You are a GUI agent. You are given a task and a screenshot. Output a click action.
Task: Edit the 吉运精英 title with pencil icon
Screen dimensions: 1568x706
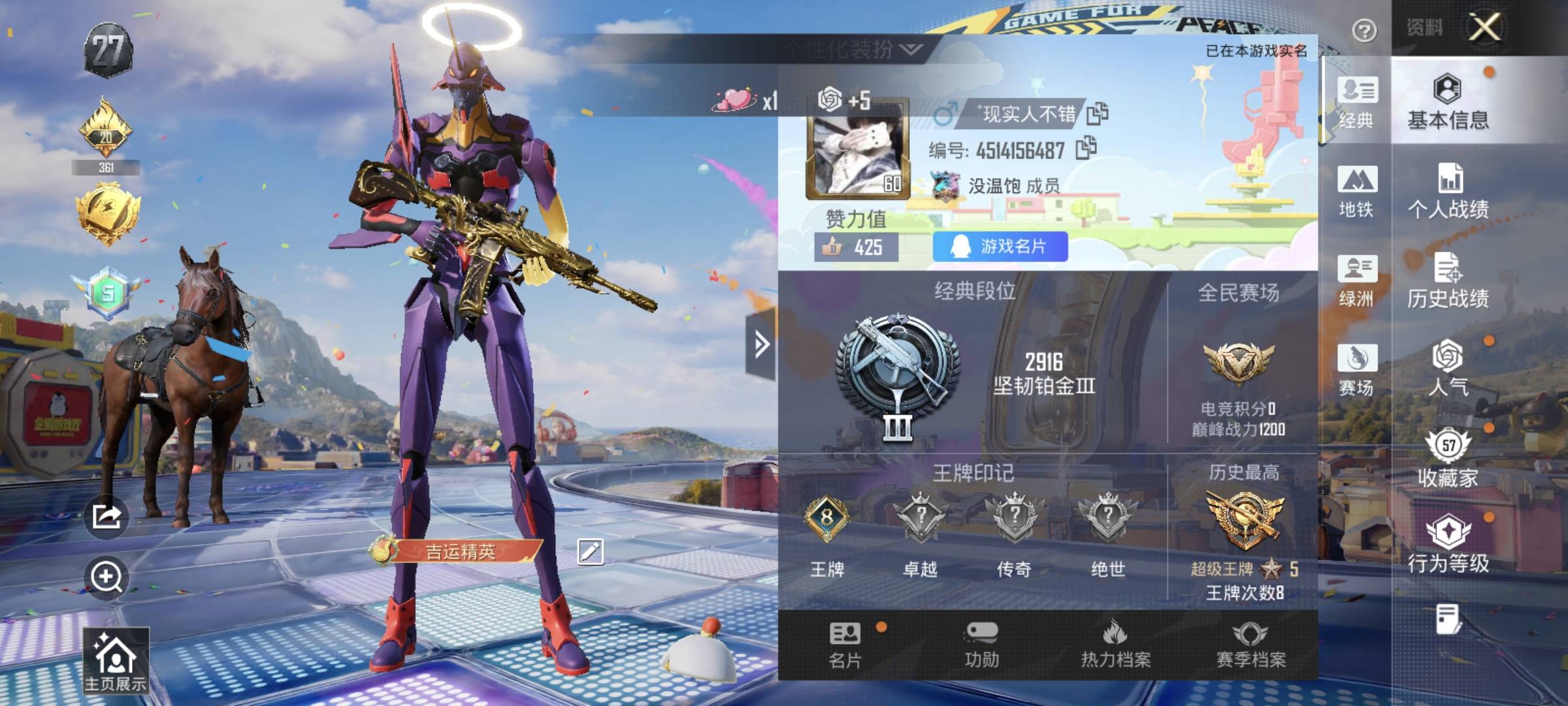pos(590,552)
